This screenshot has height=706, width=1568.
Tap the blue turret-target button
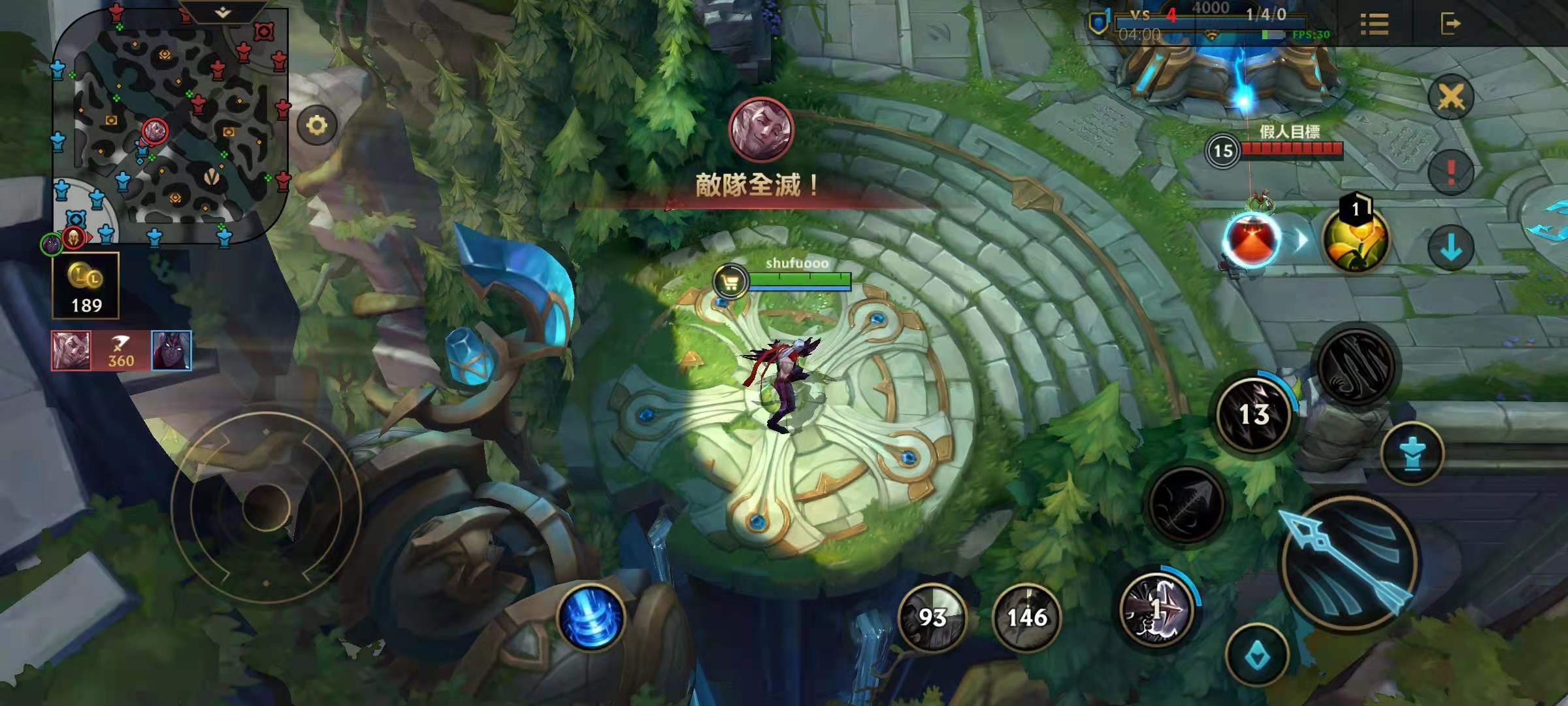coord(1412,453)
